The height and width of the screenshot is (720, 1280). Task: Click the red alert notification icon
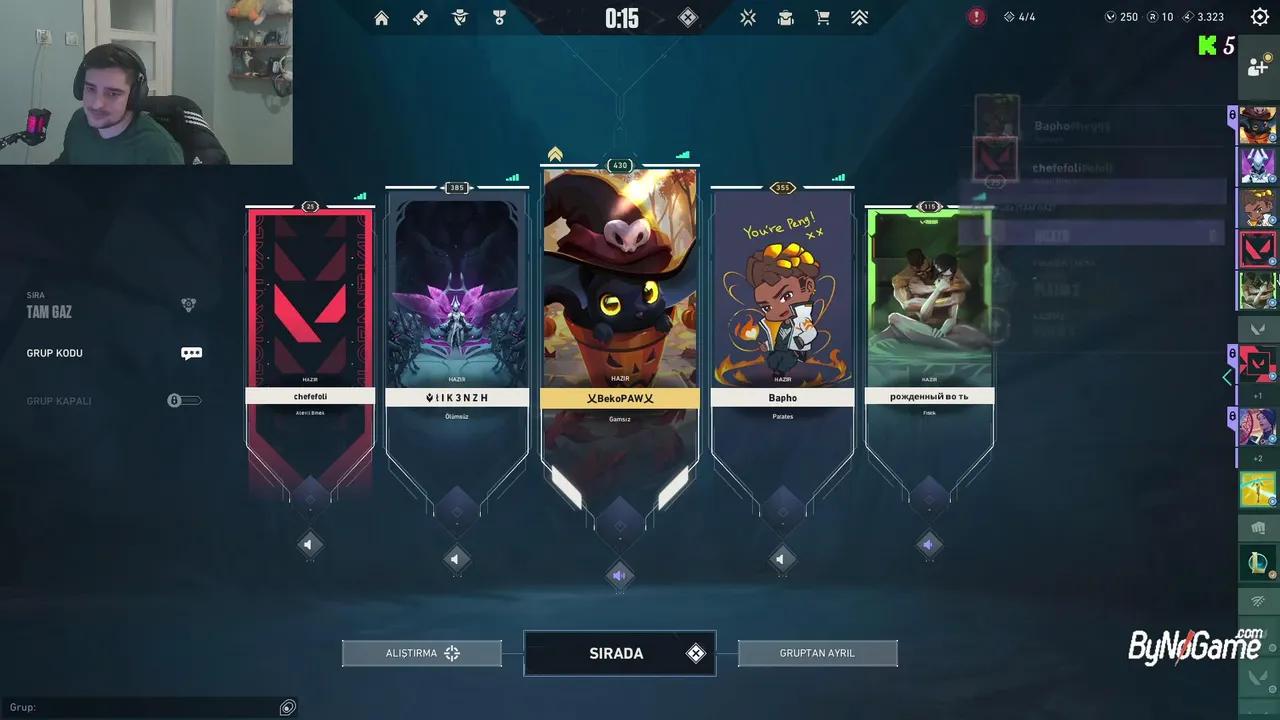click(977, 16)
